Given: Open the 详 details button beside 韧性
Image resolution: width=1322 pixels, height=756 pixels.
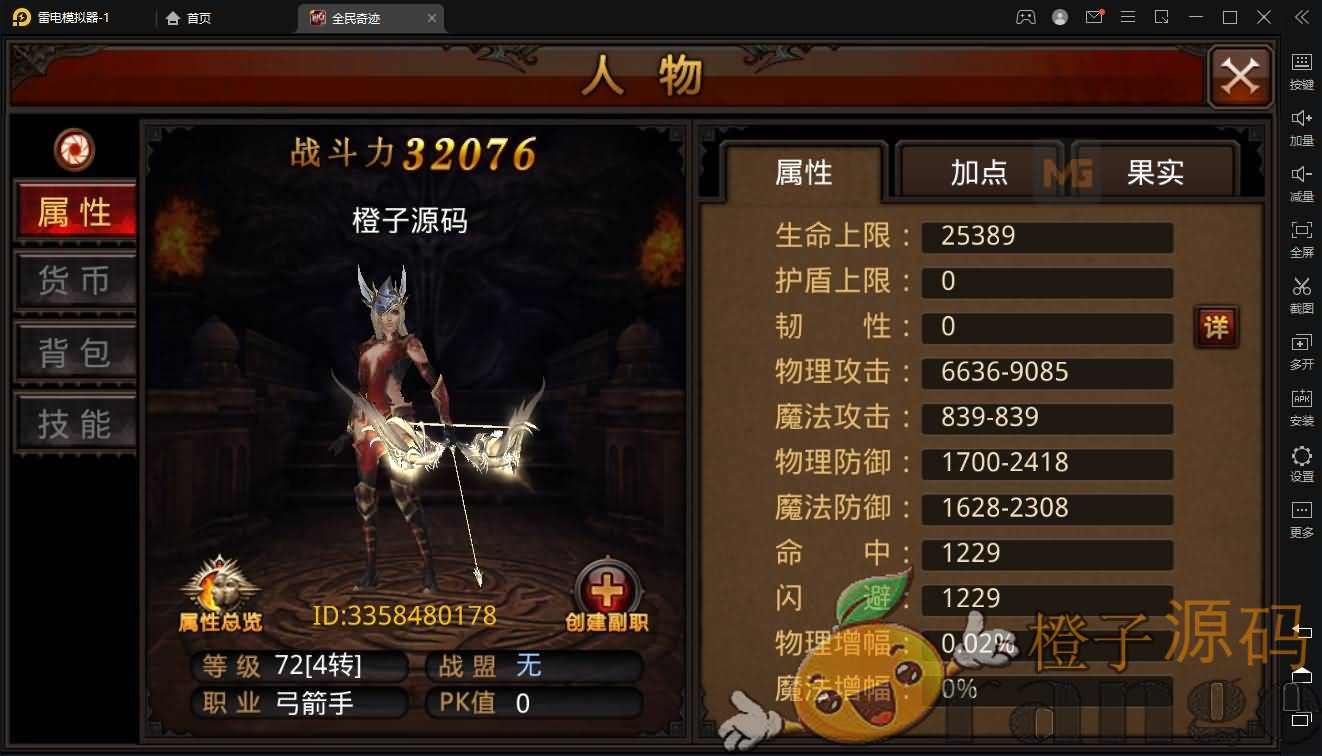Looking at the screenshot, I should (1216, 327).
